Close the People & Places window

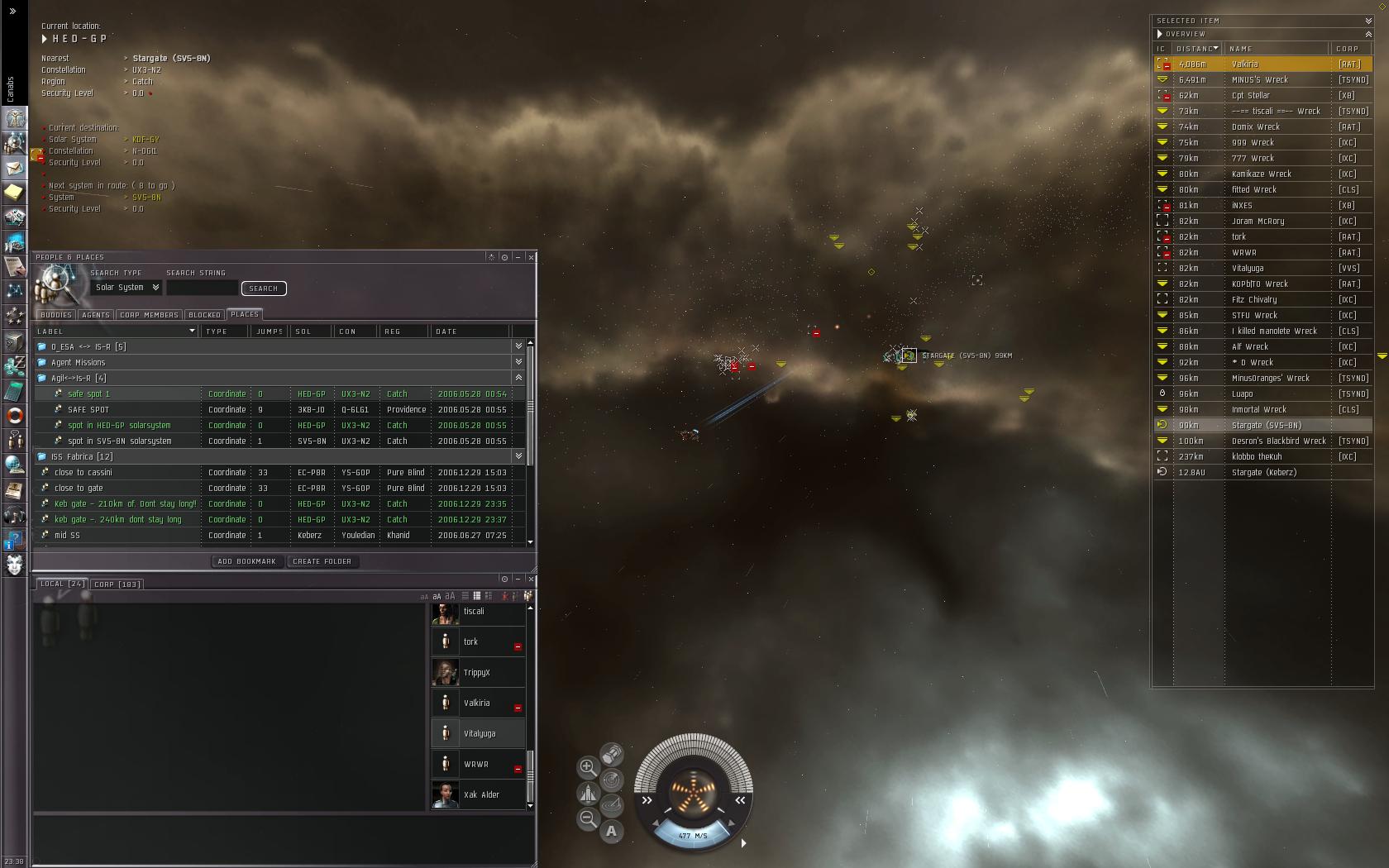tap(531, 257)
